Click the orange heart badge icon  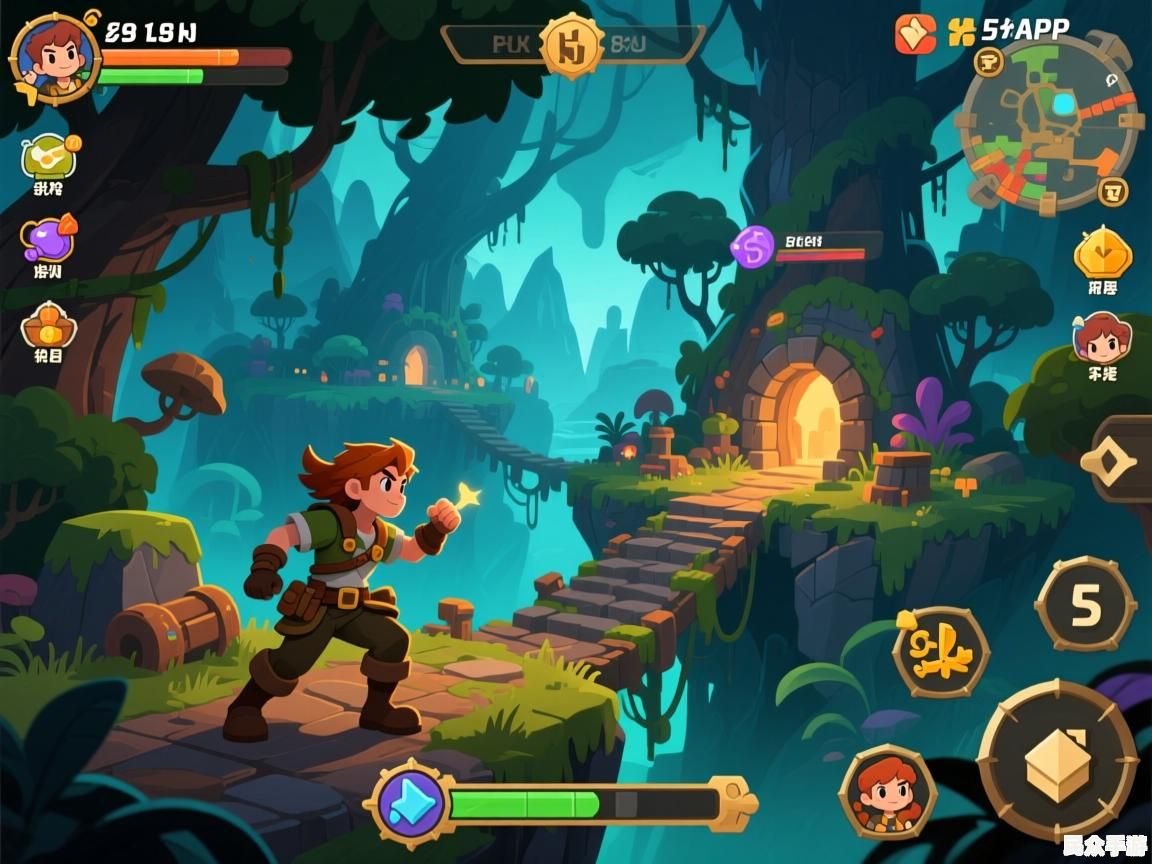click(x=915, y=34)
